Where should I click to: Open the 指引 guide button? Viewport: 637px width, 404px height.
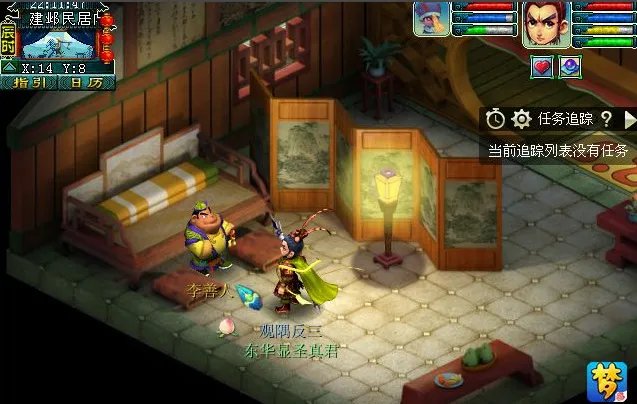[31, 83]
